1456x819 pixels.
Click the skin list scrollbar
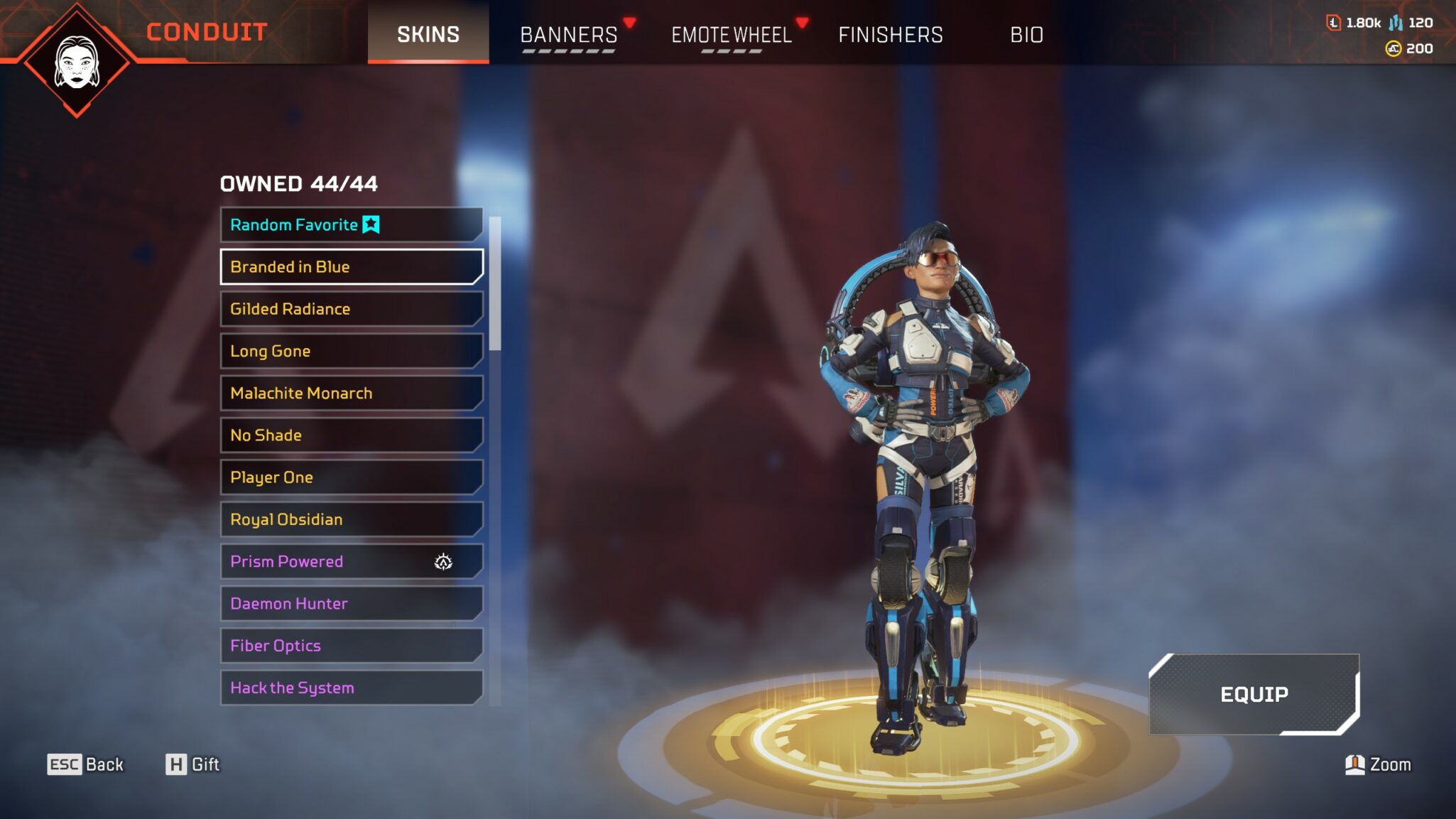pos(495,284)
